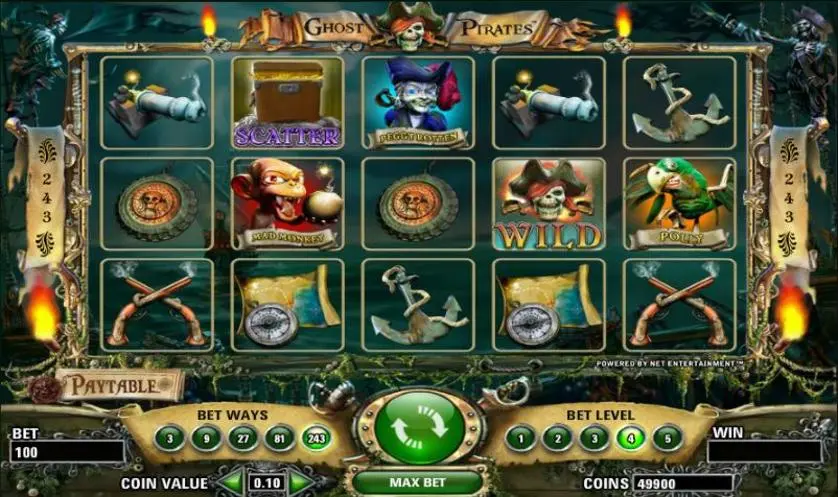Screen dimensions: 838x497
Task: Spin the reels with the green button
Action: click(x=419, y=429)
